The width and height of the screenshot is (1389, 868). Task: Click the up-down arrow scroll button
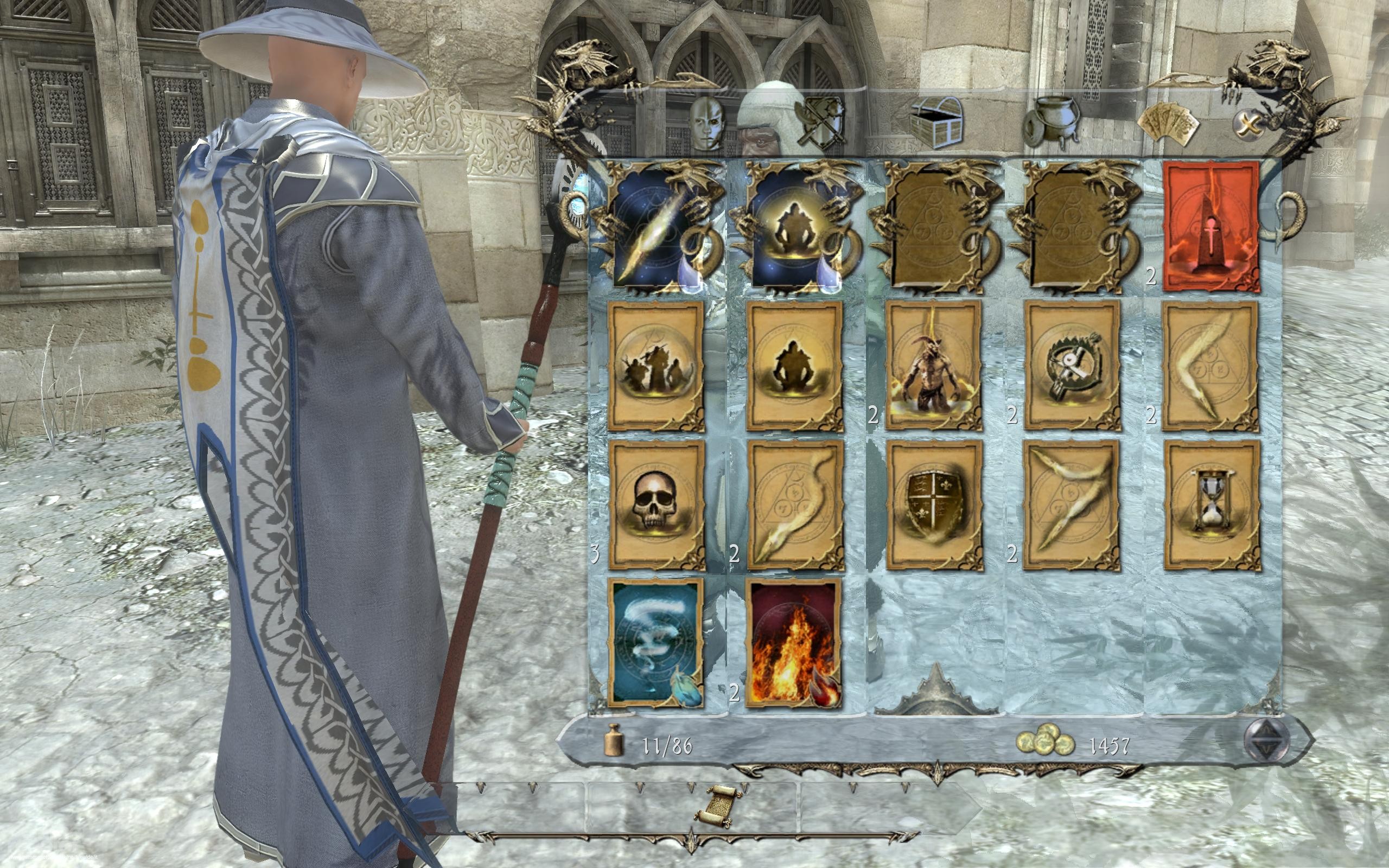point(1266,739)
